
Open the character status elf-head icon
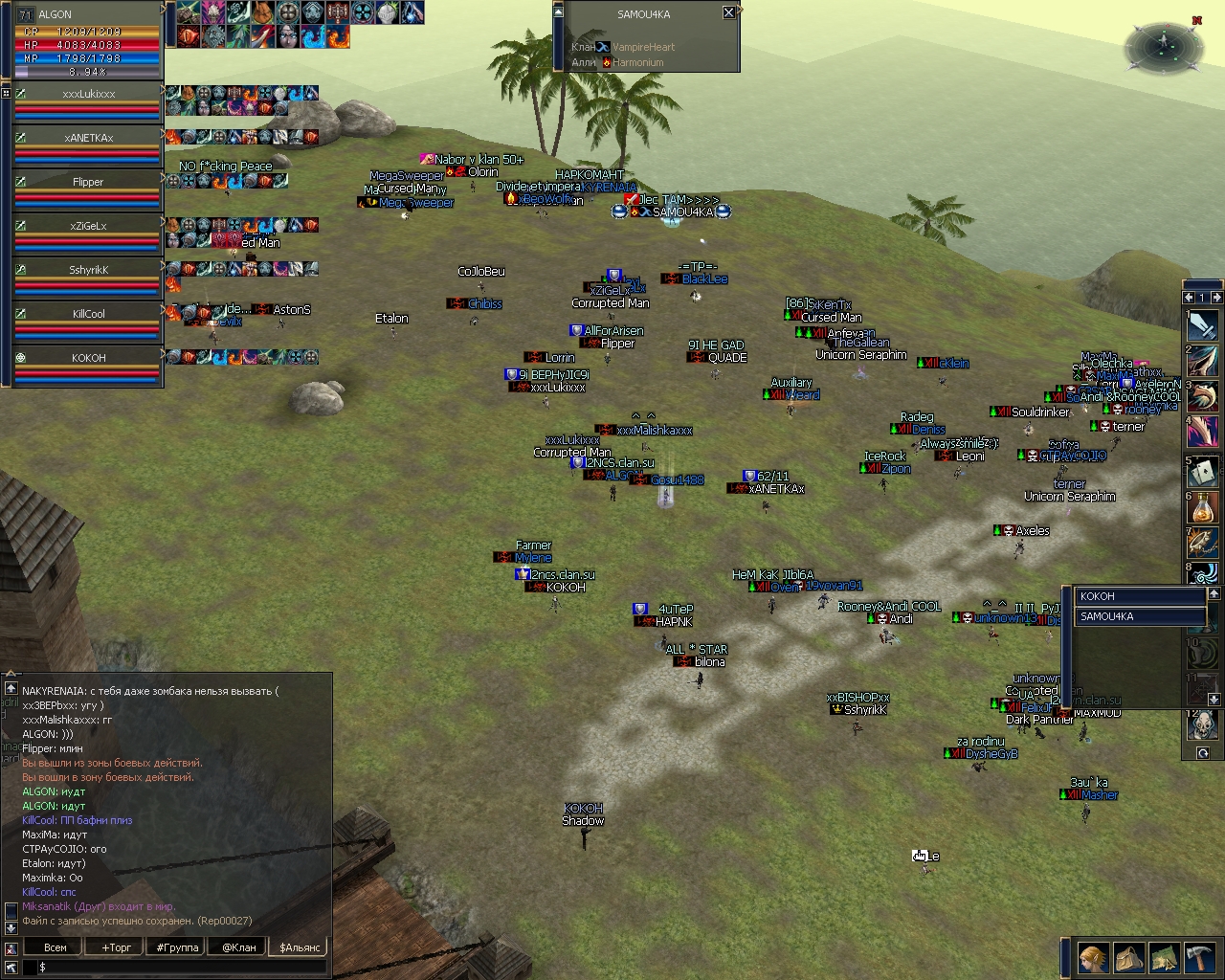[x=1093, y=957]
